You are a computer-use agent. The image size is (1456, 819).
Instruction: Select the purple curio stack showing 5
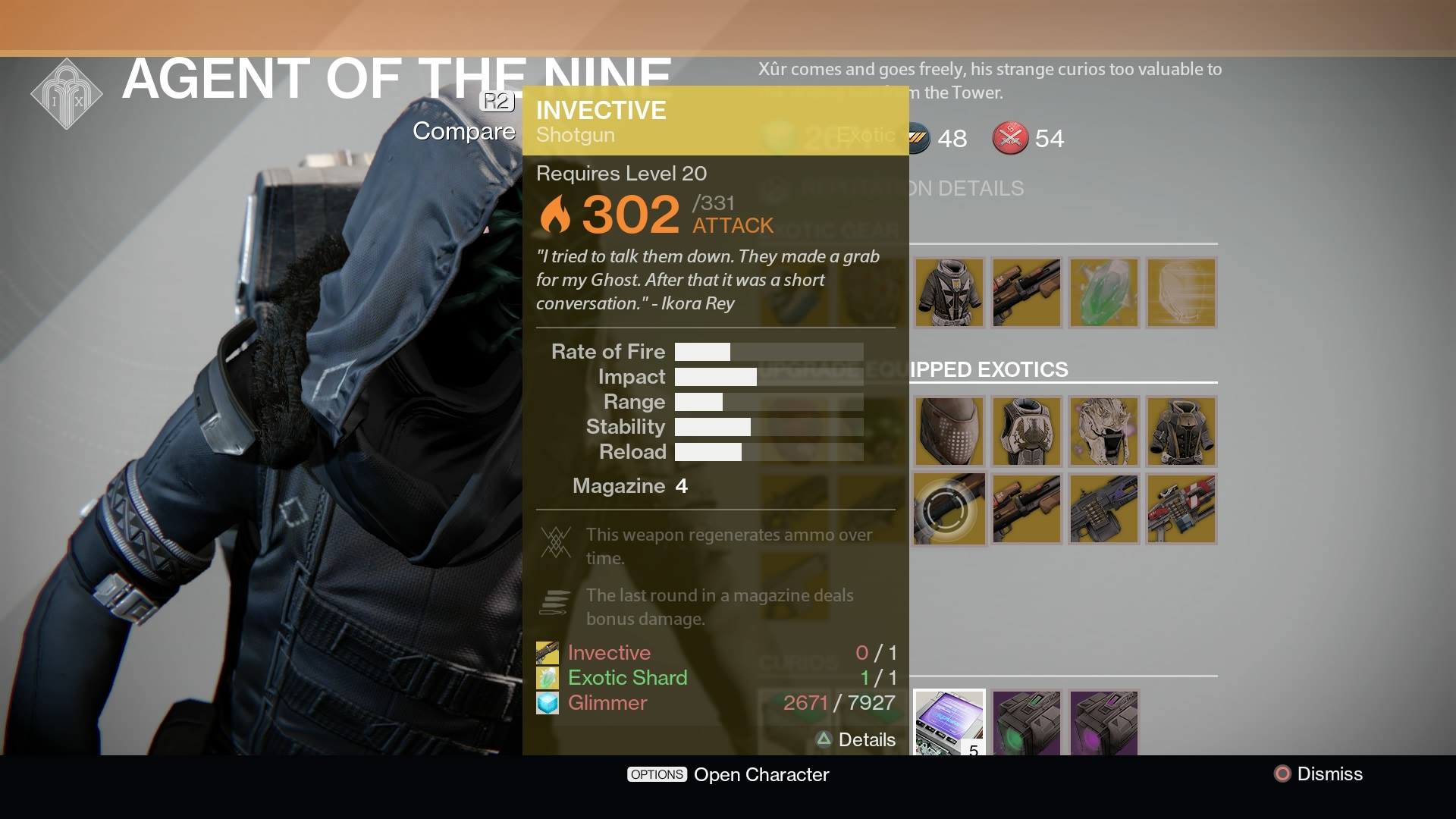pyautogui.click(x=949, y=720)
